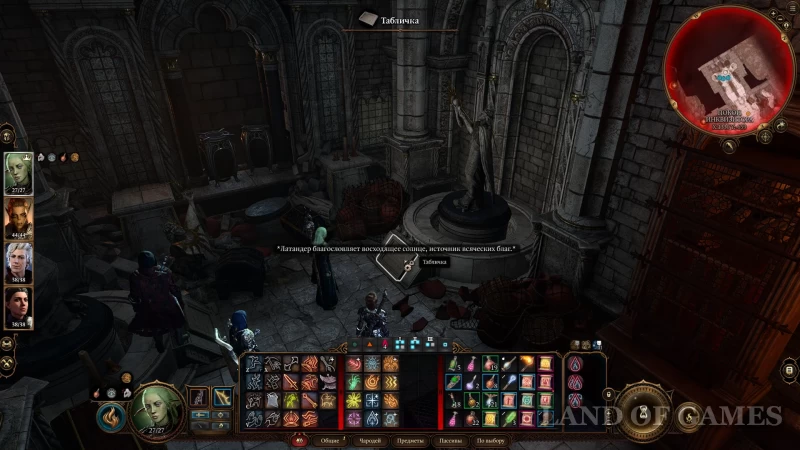Click the Табличка tooltip label

pos(434,263)
